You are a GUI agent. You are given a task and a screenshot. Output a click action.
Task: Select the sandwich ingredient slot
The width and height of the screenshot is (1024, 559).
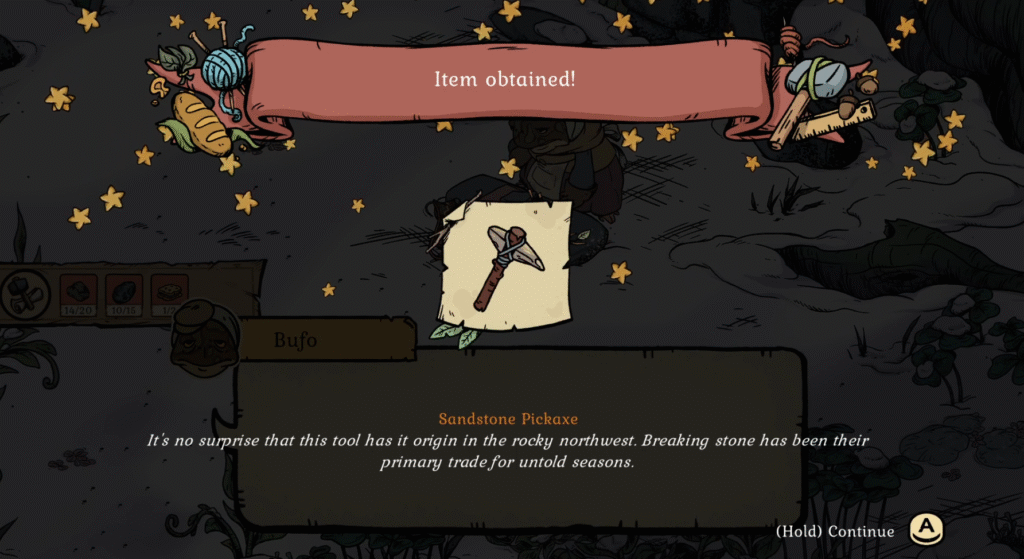[169, 293]
